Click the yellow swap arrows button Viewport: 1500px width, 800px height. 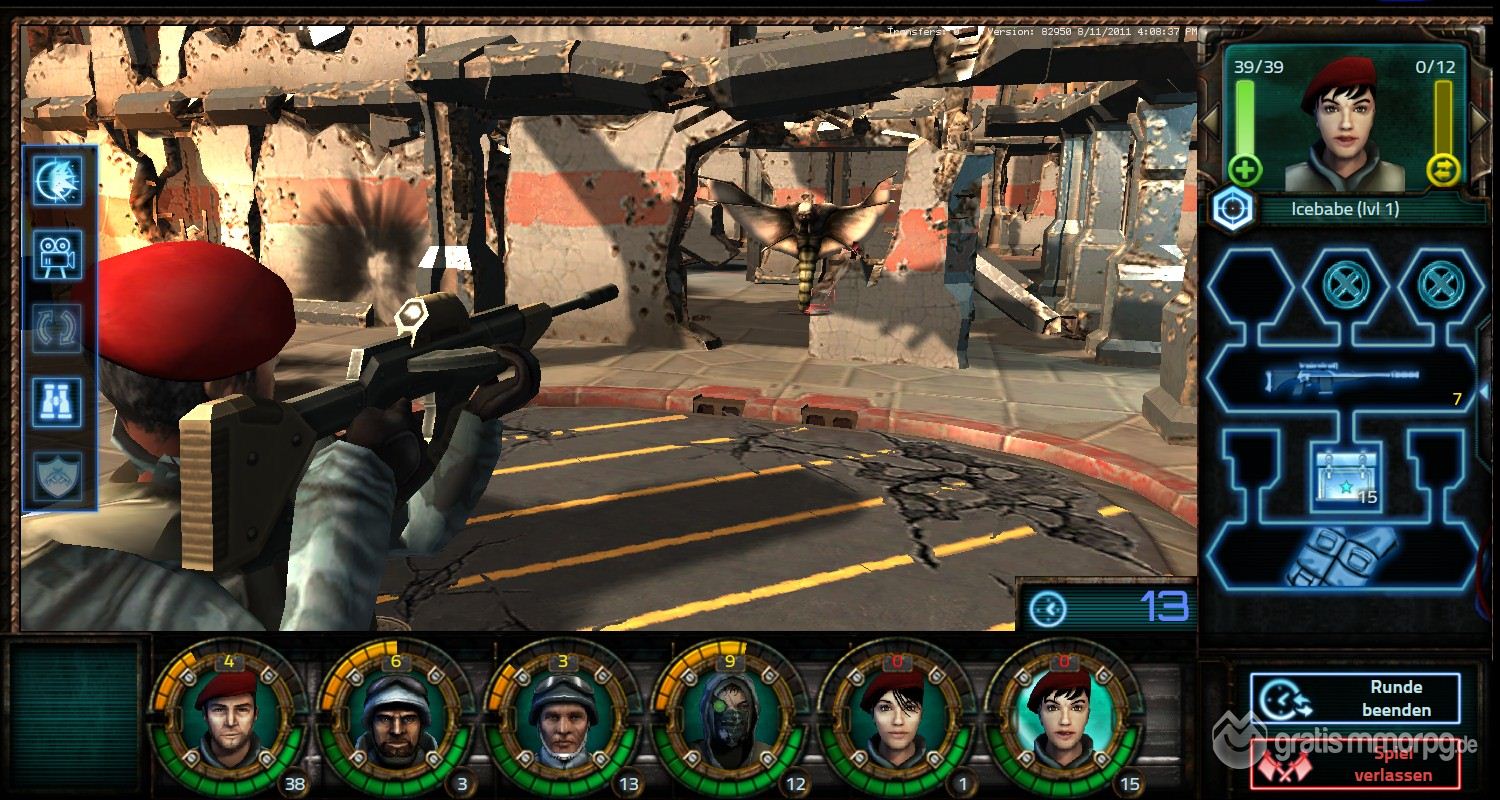point(1445,169)
